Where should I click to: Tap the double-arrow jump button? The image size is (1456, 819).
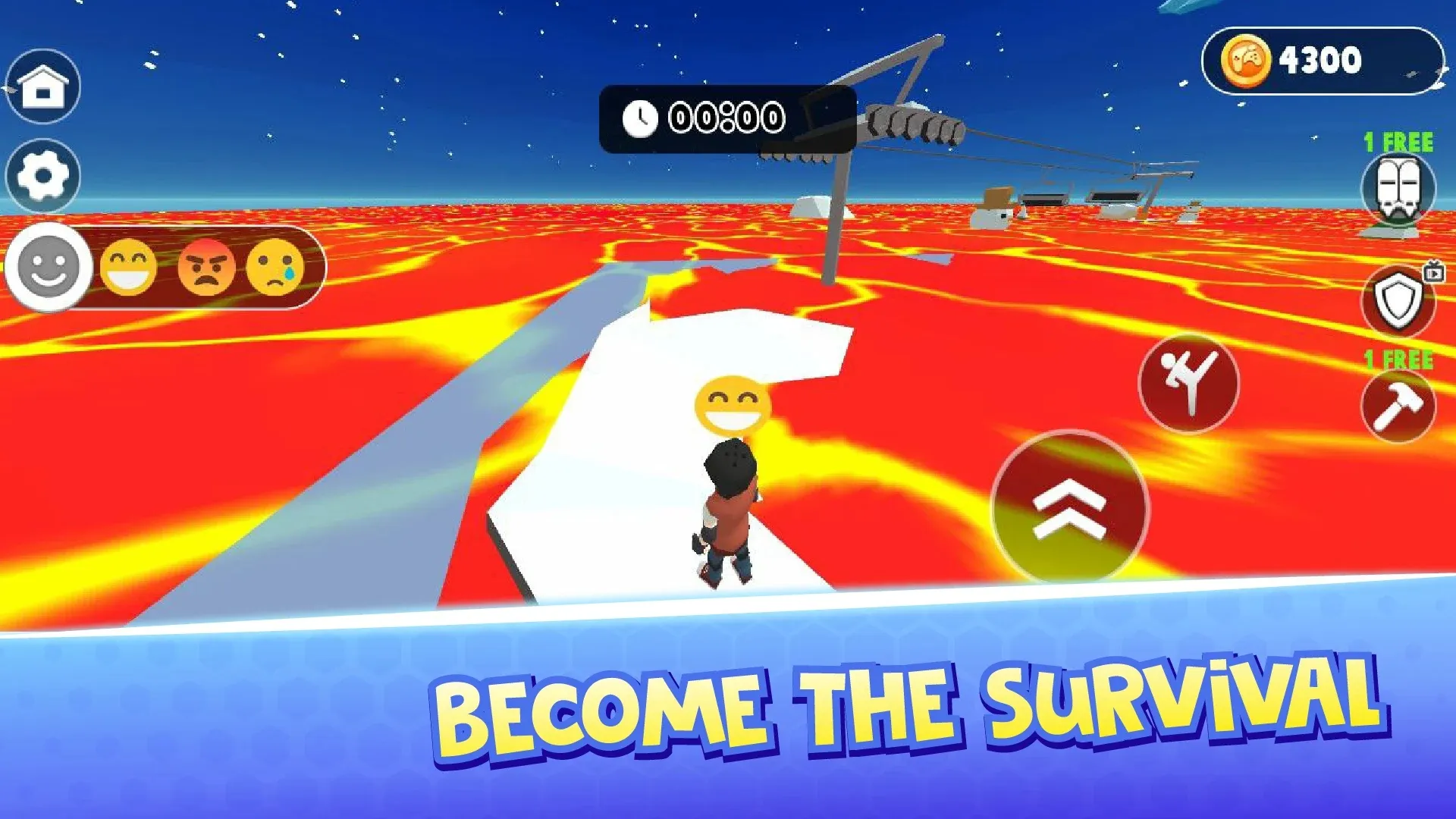click(1070, 508)
